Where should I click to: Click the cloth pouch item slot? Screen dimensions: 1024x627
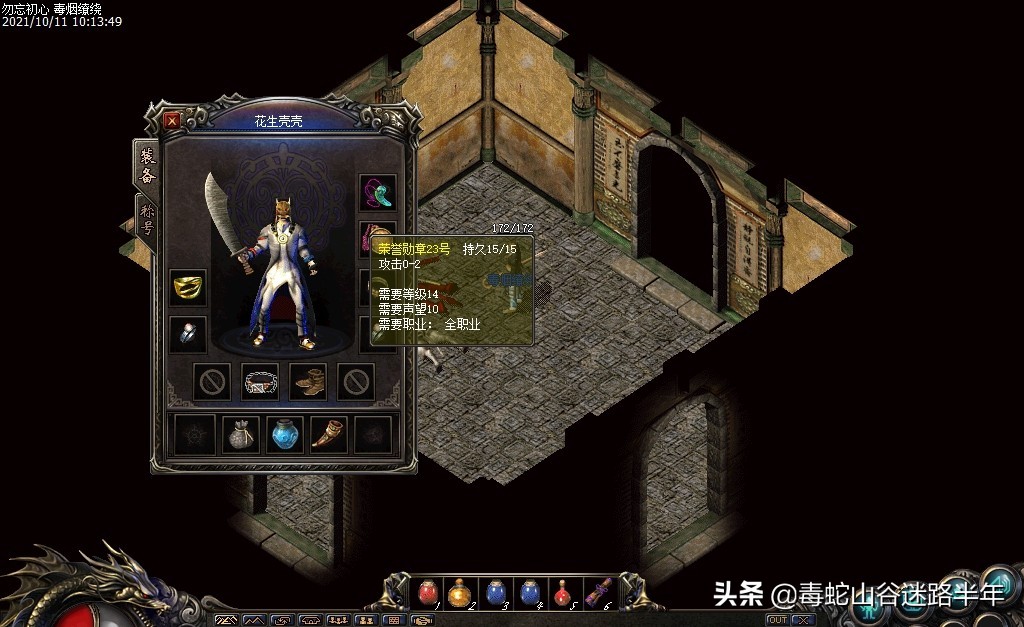pyautogui.click(x=240, y=434)
